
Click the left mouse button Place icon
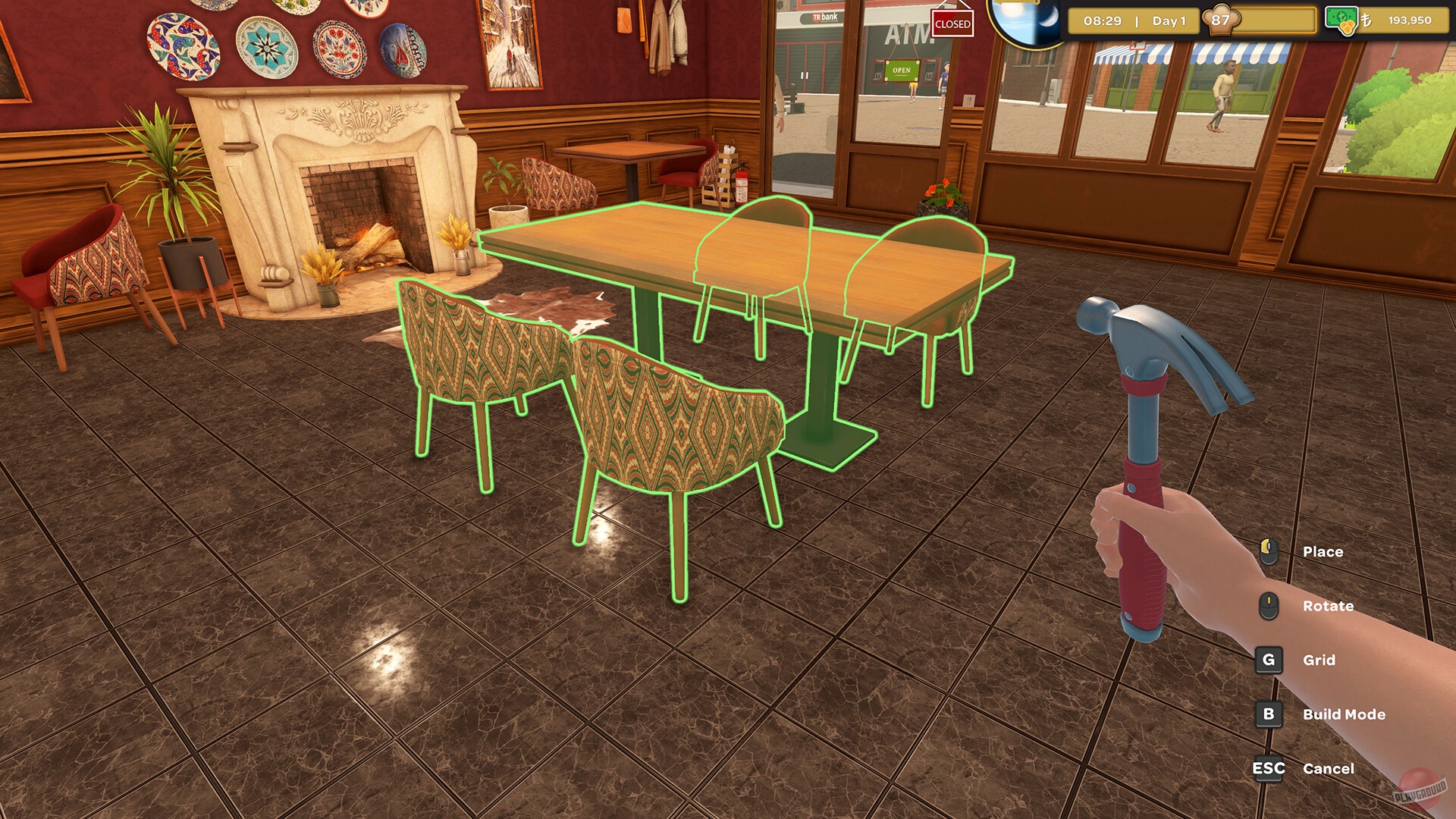click(x=1269, y=551)
